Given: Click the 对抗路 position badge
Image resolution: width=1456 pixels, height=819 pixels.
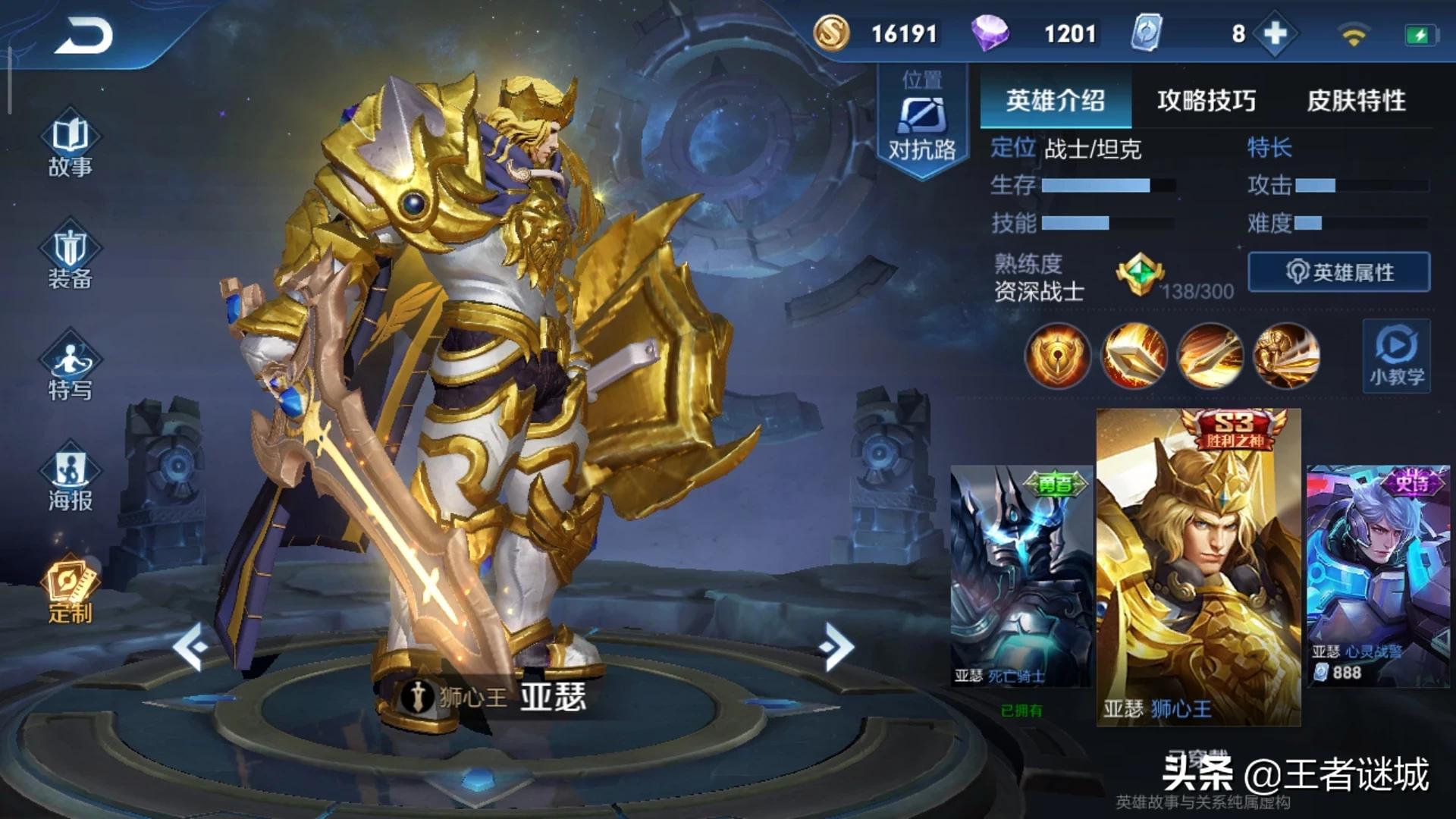Looking at the screenshot, I should point(922,121).
